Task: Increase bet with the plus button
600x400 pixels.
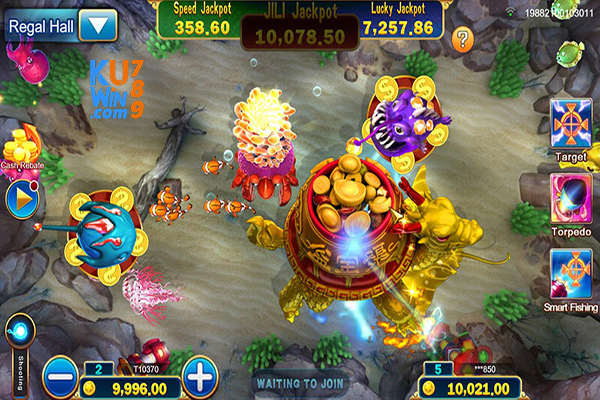Action: (x=201, y=377)
